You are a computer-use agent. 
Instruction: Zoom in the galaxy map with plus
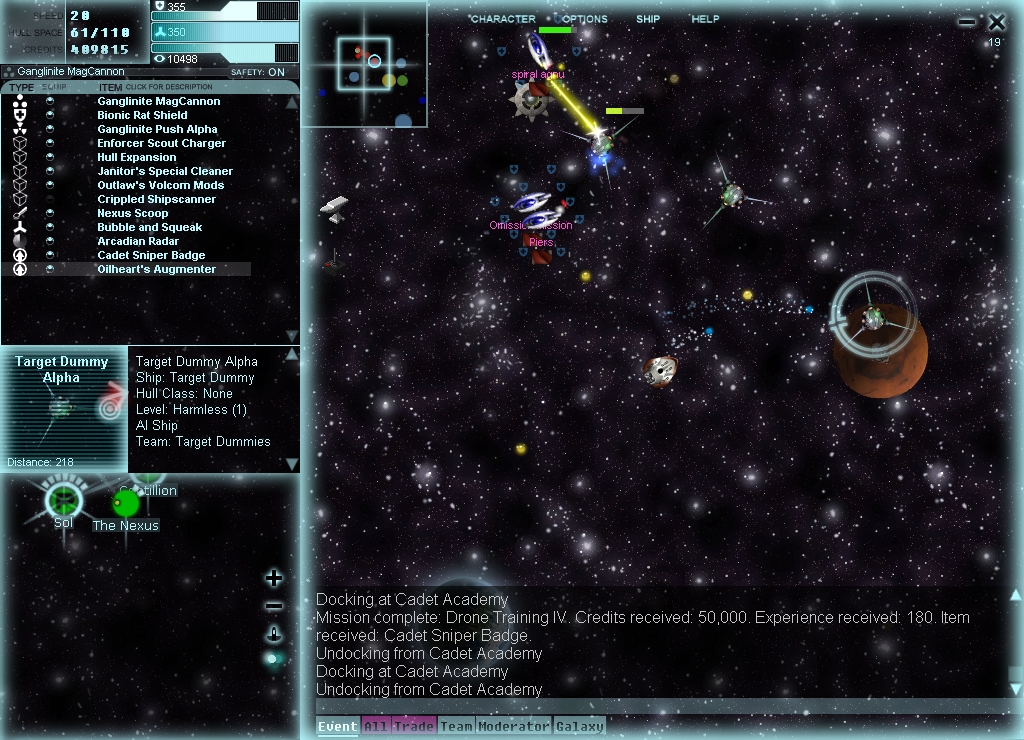(274, 578)
